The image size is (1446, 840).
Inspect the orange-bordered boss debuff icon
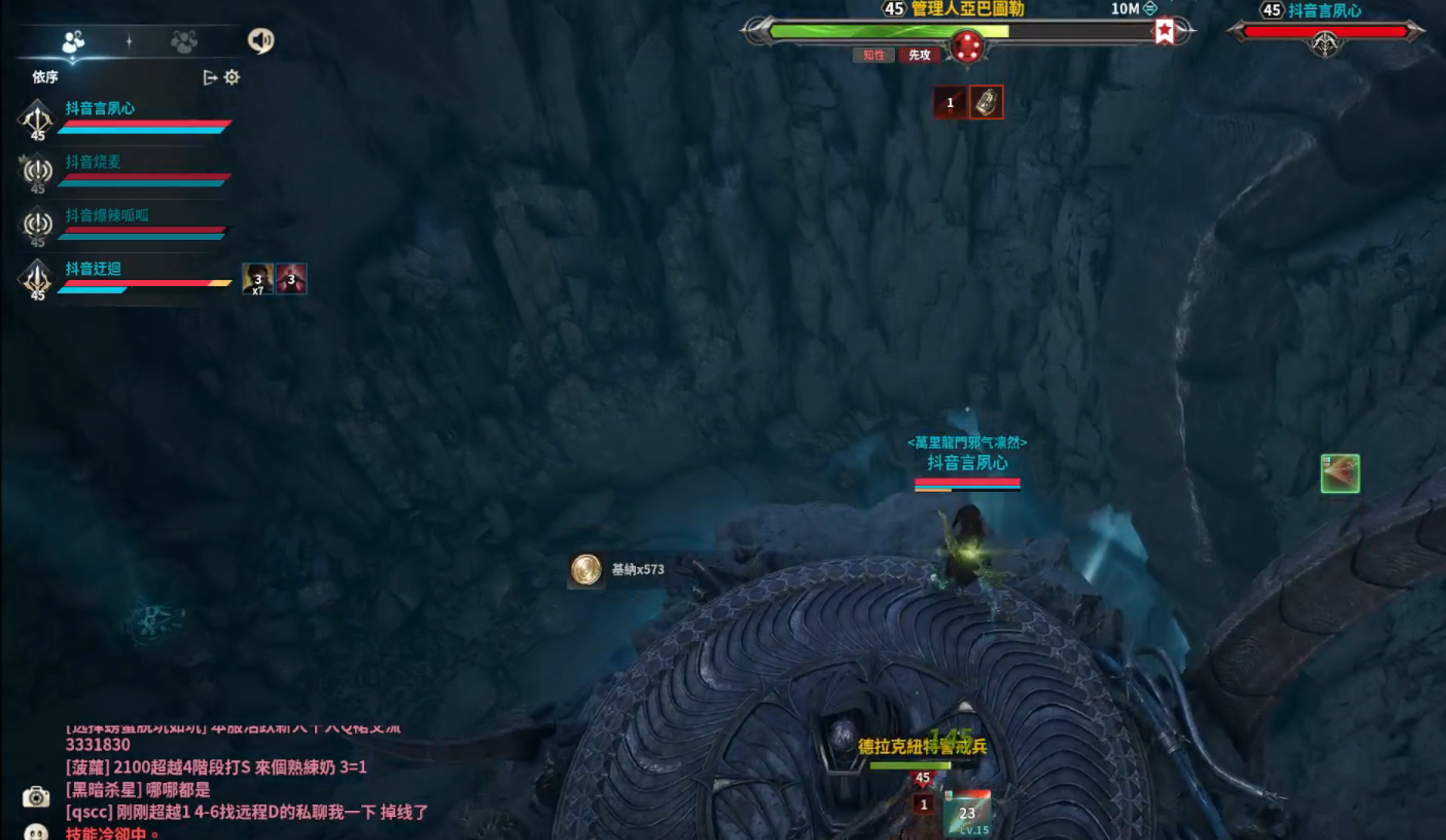[986, 102]
